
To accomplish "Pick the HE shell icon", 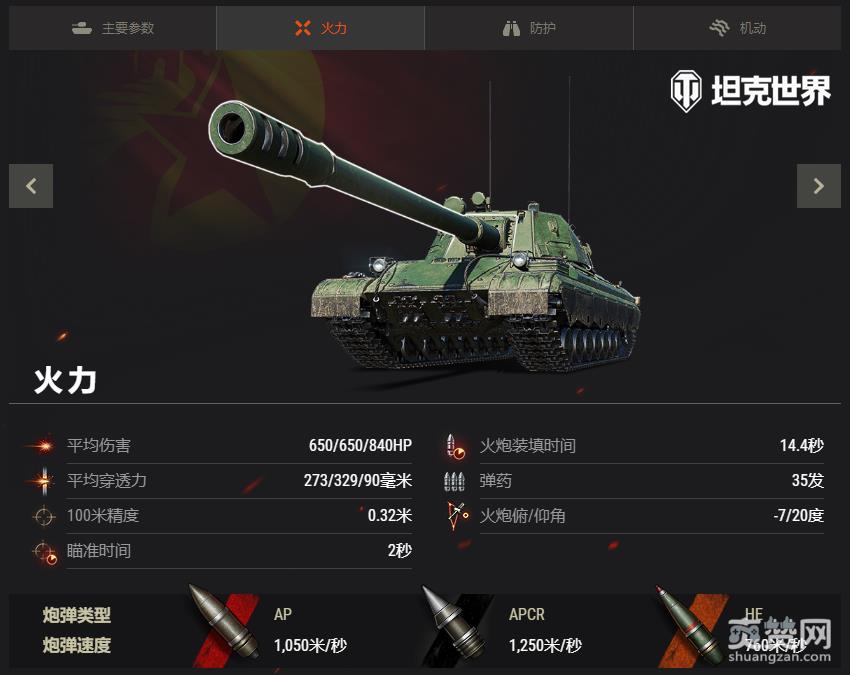I will click(x=691, y=628).
